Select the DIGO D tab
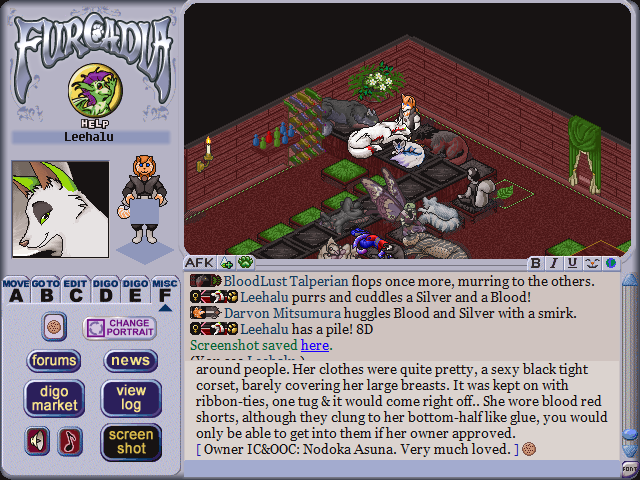 click(x=105, y=290)
